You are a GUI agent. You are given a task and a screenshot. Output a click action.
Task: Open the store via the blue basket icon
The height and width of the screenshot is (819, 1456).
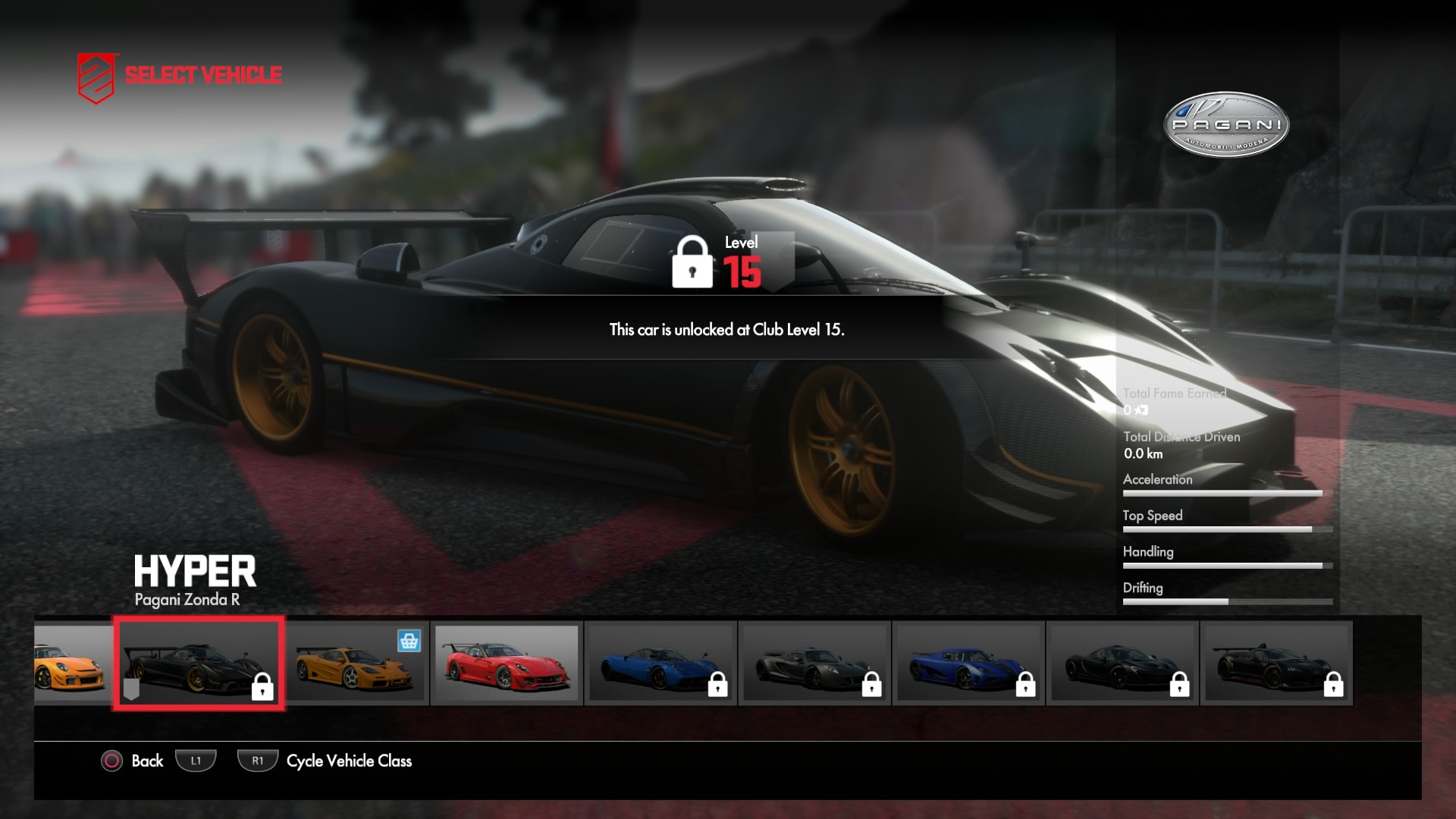tap(409, 642)
